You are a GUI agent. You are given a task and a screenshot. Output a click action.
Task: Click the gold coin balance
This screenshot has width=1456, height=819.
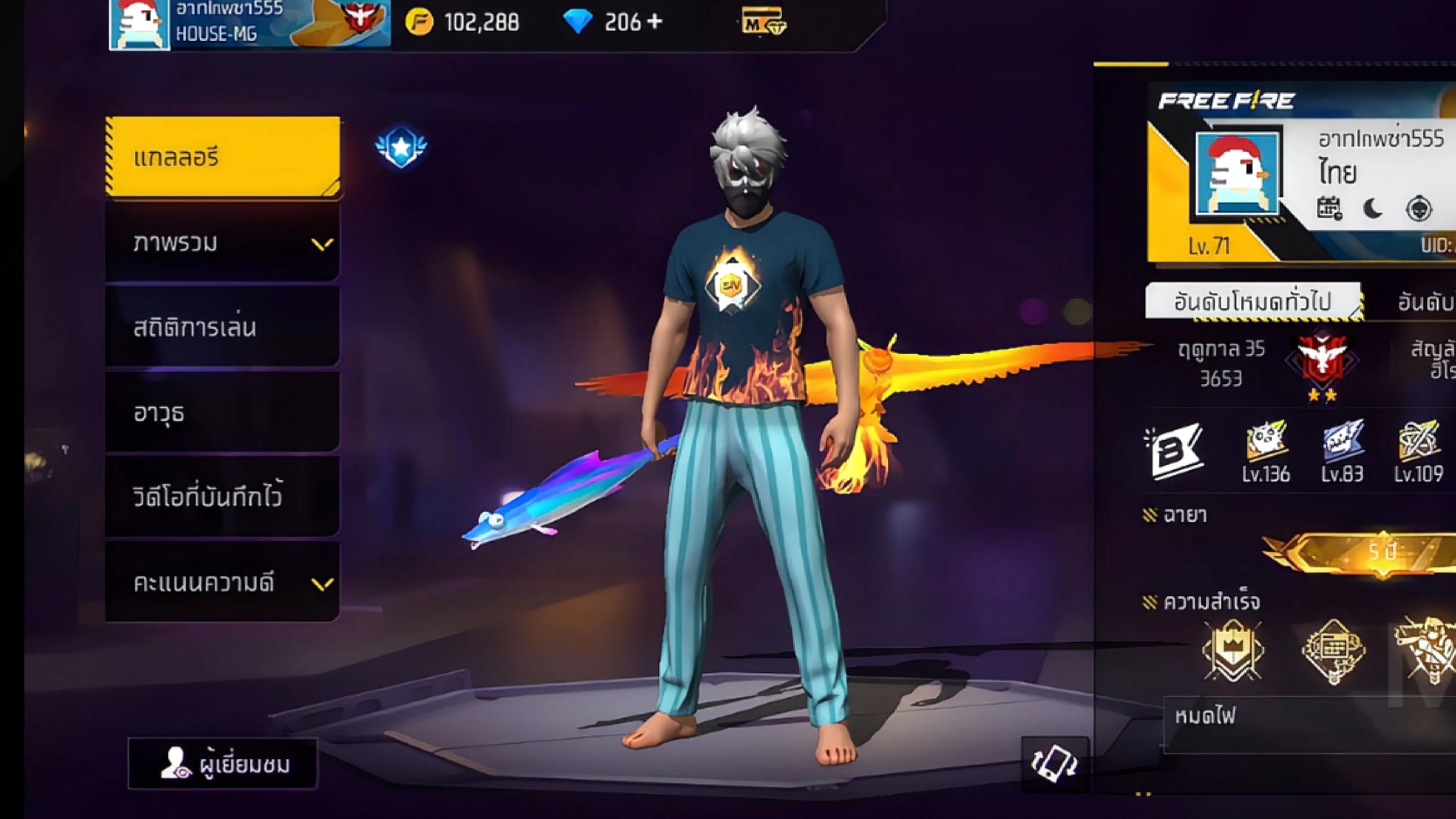point(462,23)
